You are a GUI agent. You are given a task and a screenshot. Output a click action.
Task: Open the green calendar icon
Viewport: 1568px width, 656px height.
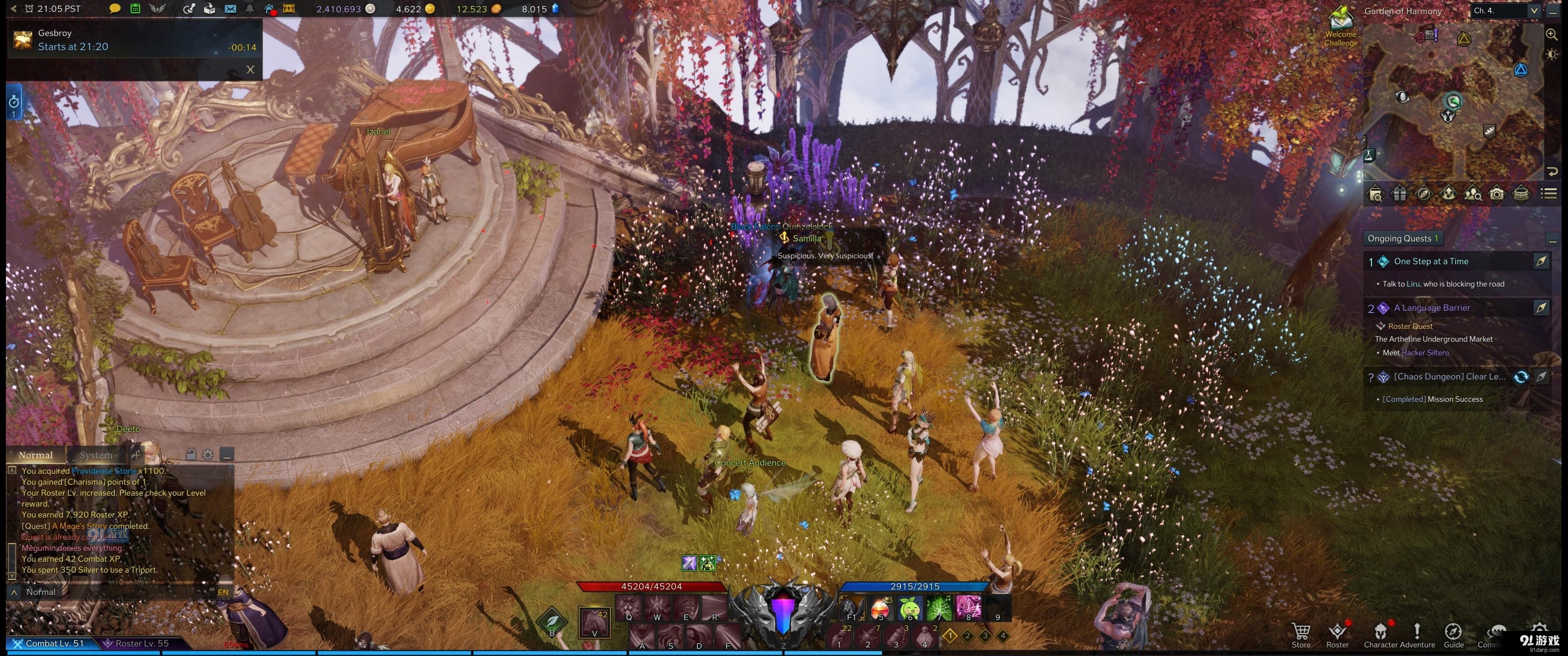(135, 9)
